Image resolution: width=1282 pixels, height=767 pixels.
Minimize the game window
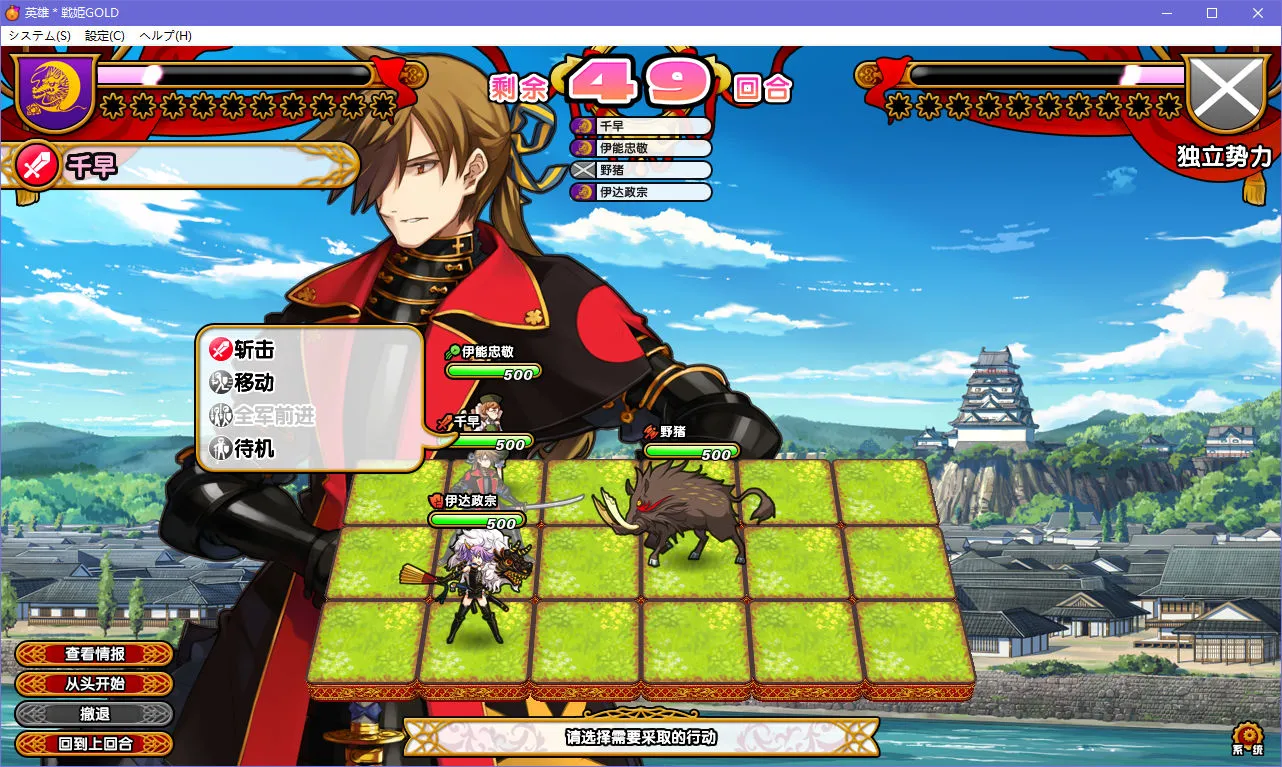pyautogui.click(x=1166, y=13)
